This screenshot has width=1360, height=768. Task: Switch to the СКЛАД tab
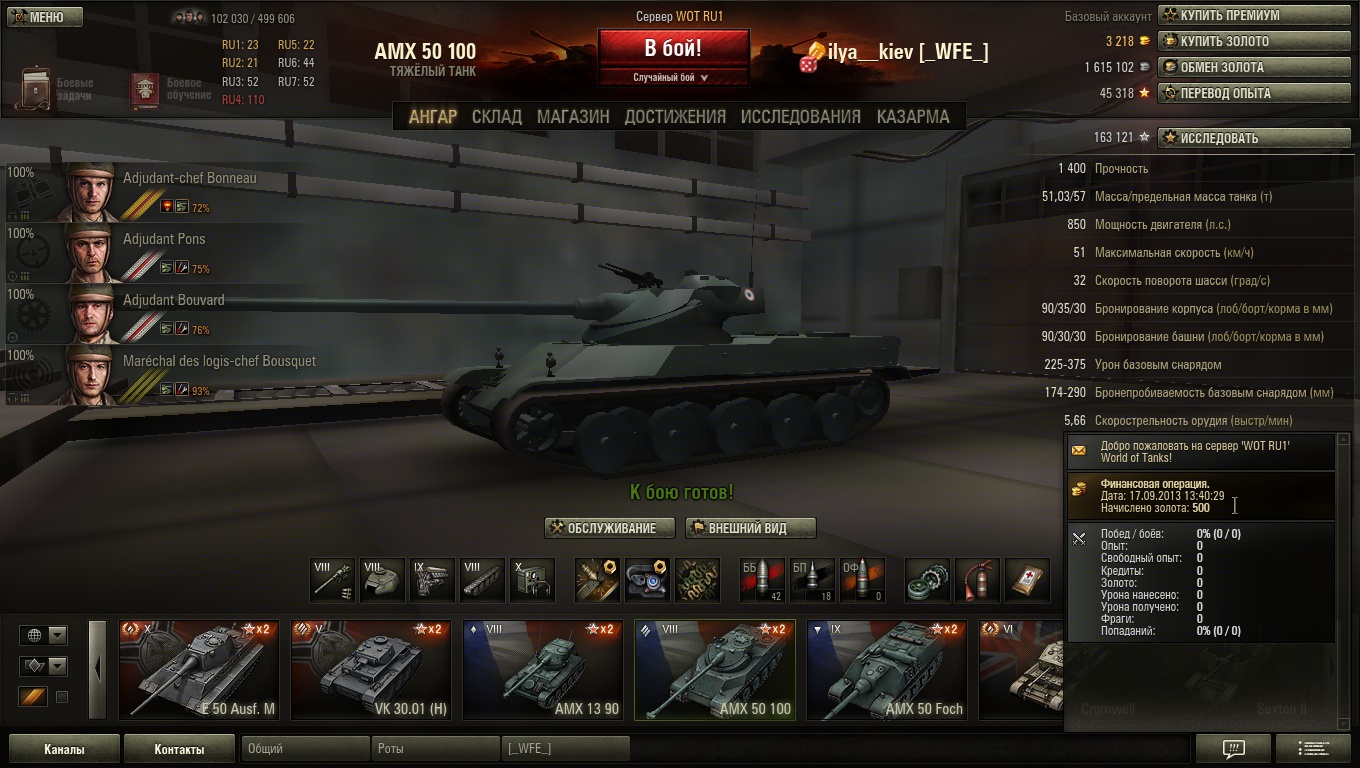[496, 117]
